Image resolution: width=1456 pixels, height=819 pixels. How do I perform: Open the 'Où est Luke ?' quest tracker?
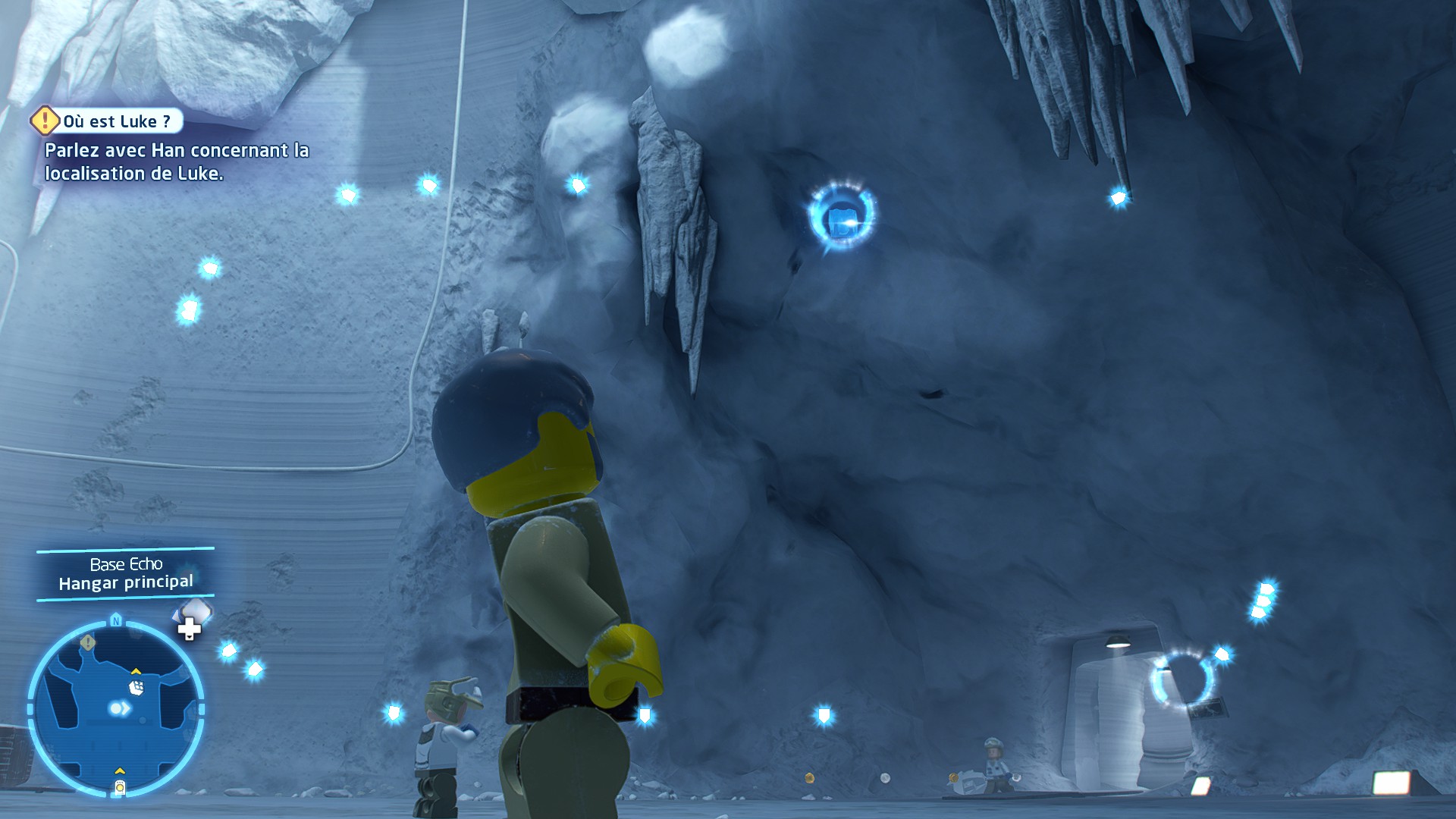point(115,121)
